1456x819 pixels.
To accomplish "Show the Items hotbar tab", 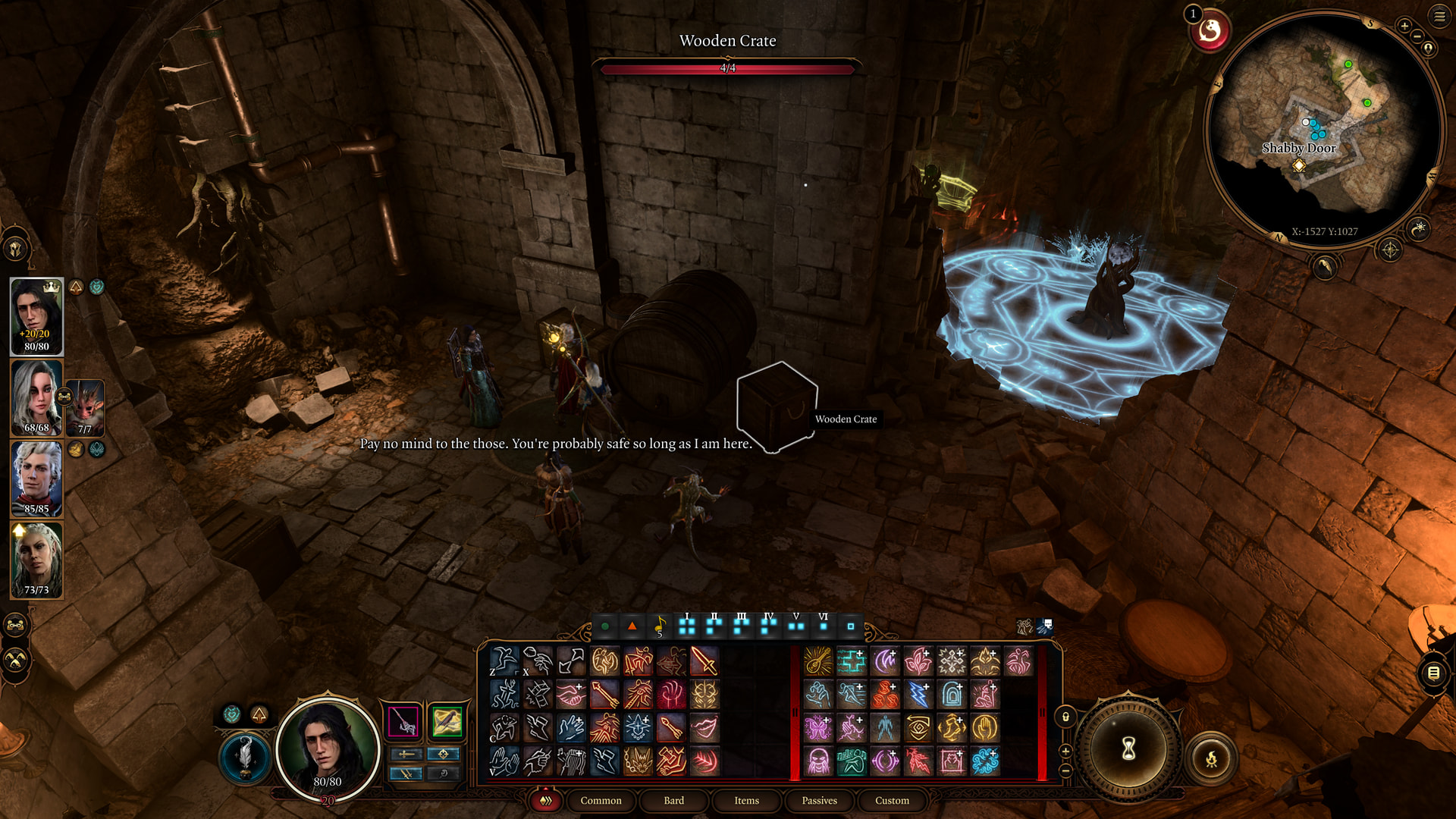I will tap(746, 801).
